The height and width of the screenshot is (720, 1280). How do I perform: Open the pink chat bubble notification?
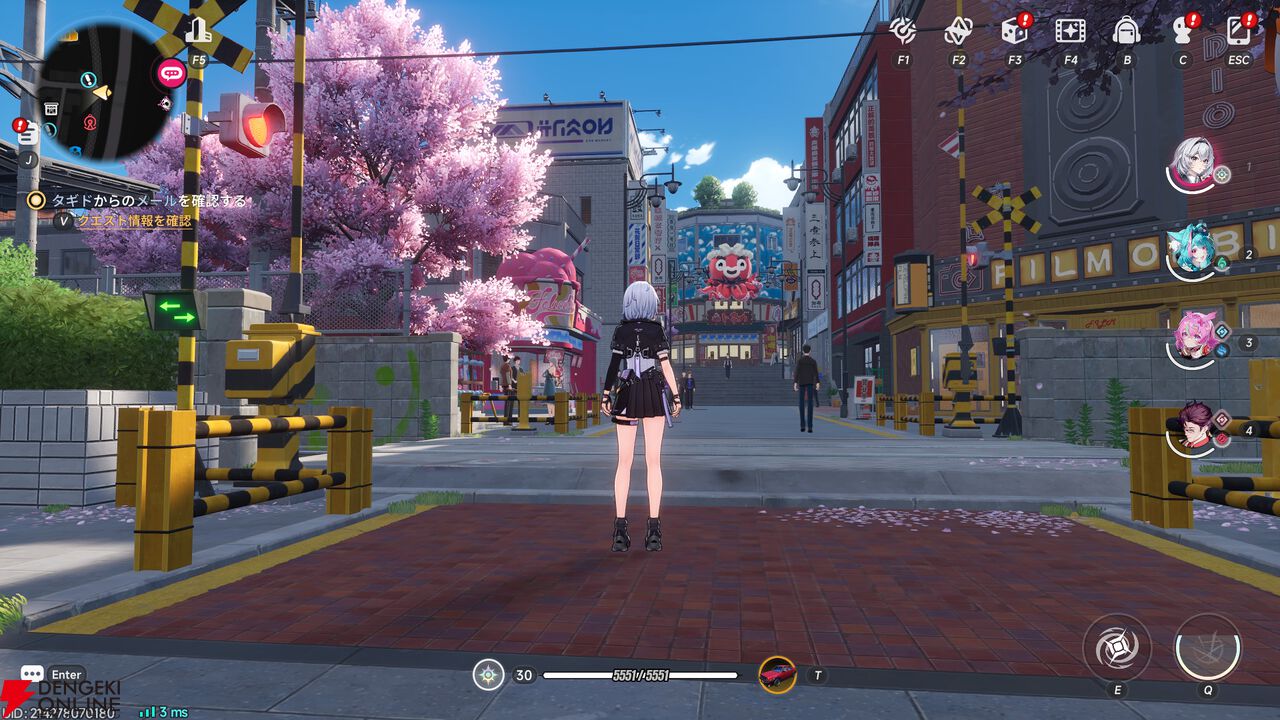coord(171,72)
